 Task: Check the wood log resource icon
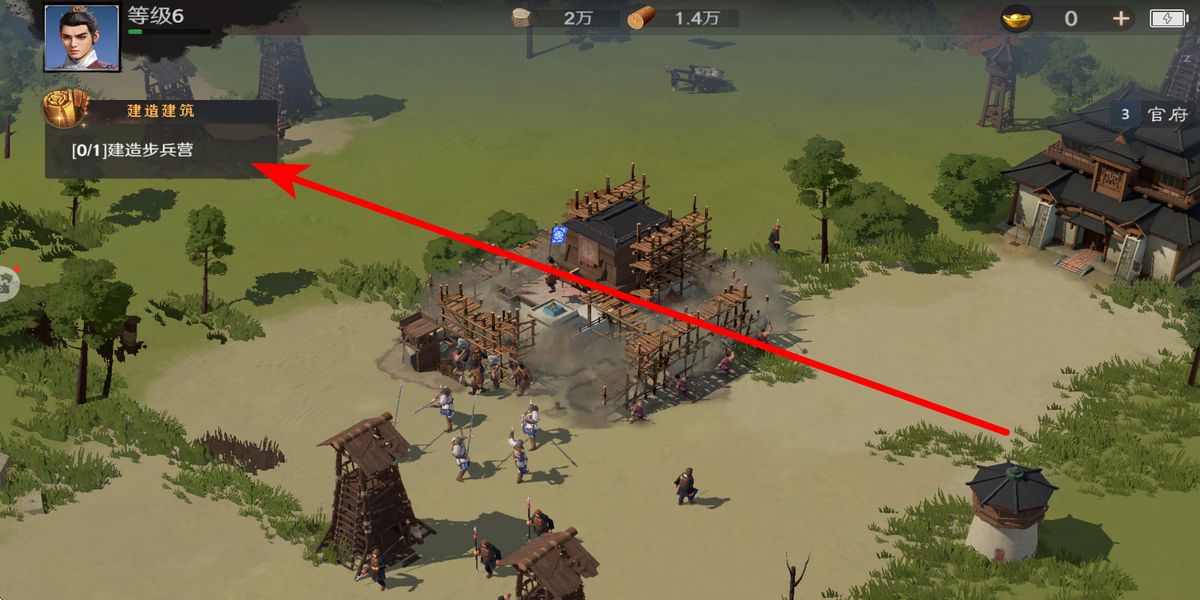(641, 18)
